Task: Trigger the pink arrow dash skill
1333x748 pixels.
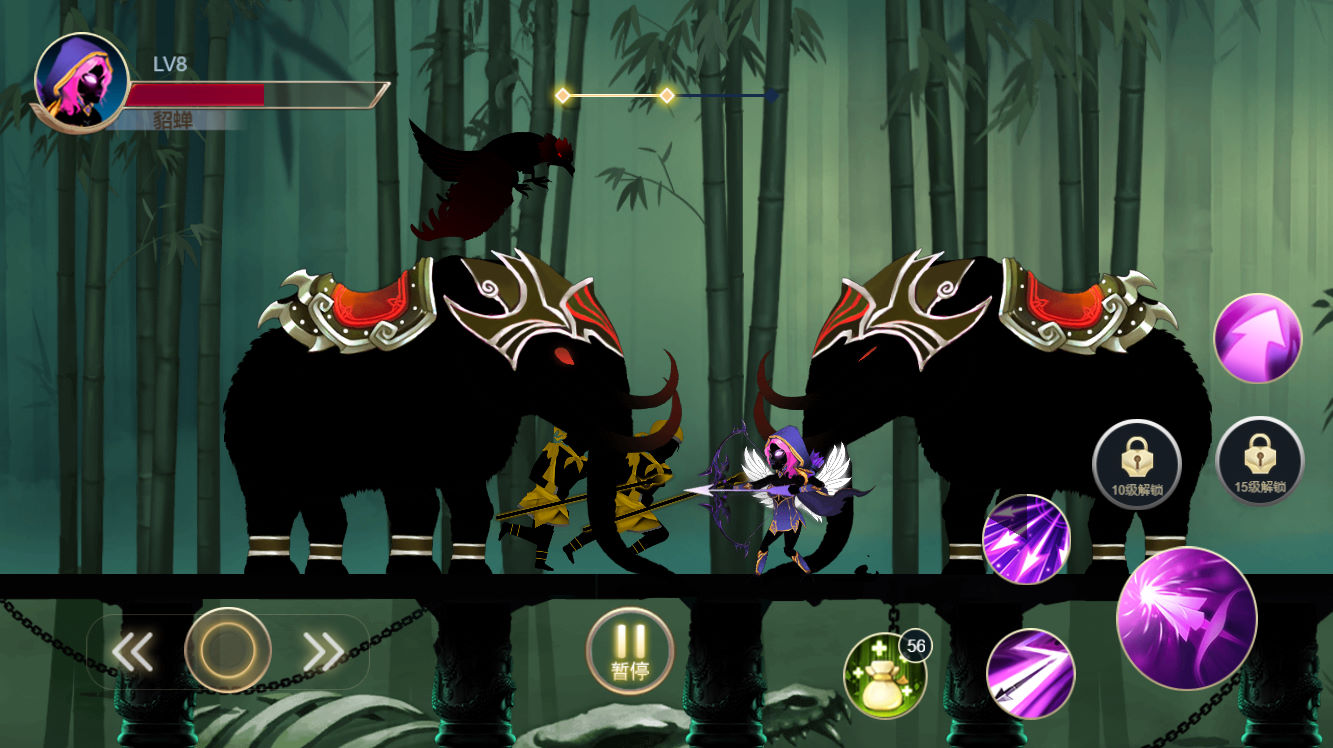Action: 1257,338
